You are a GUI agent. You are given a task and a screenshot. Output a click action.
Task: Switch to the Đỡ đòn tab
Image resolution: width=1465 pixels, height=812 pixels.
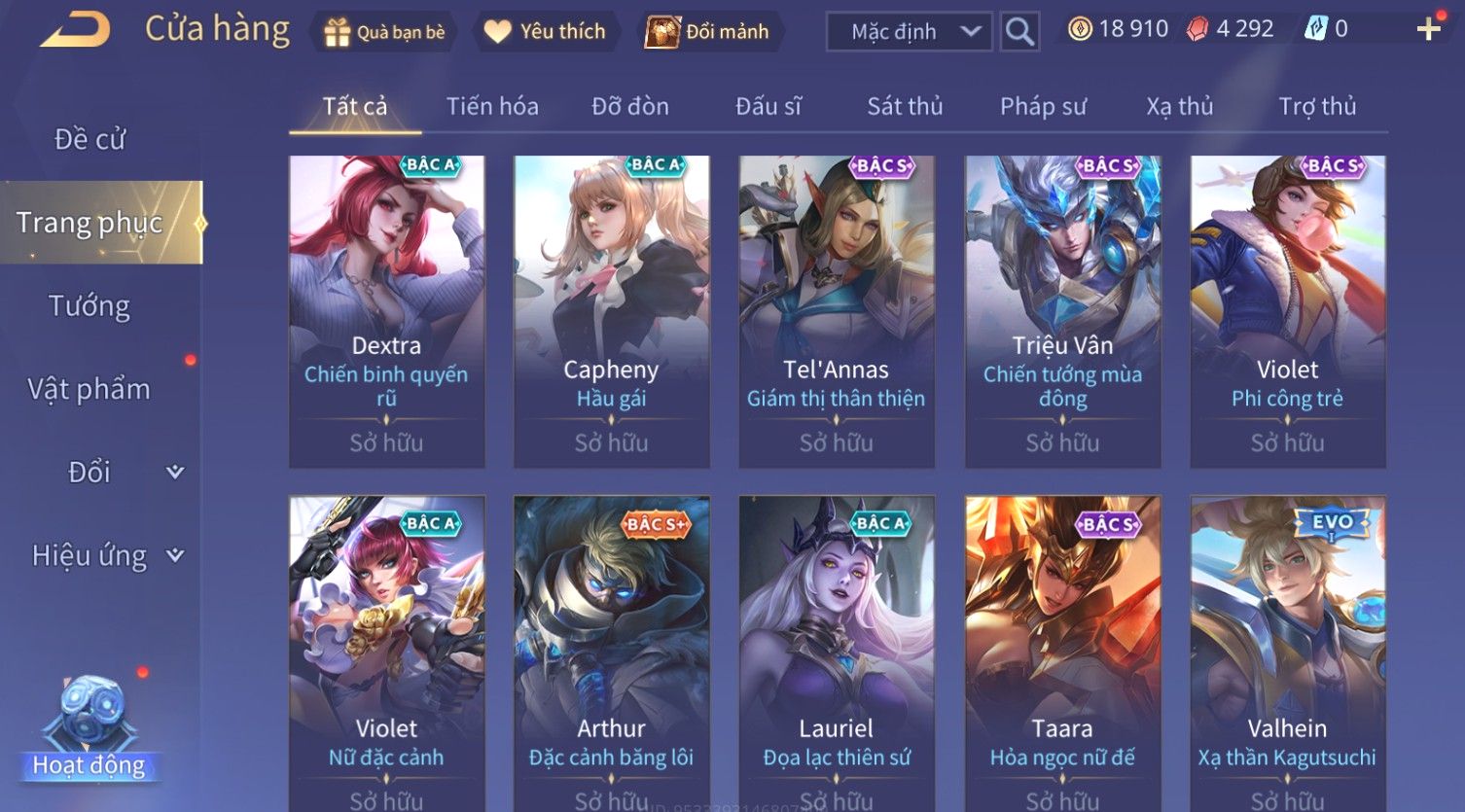[630, 106]
